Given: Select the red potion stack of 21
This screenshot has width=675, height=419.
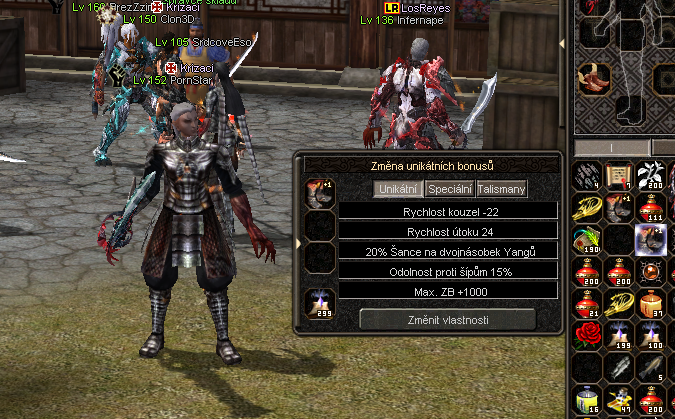Looking at the screenshot, I should 589,303.
